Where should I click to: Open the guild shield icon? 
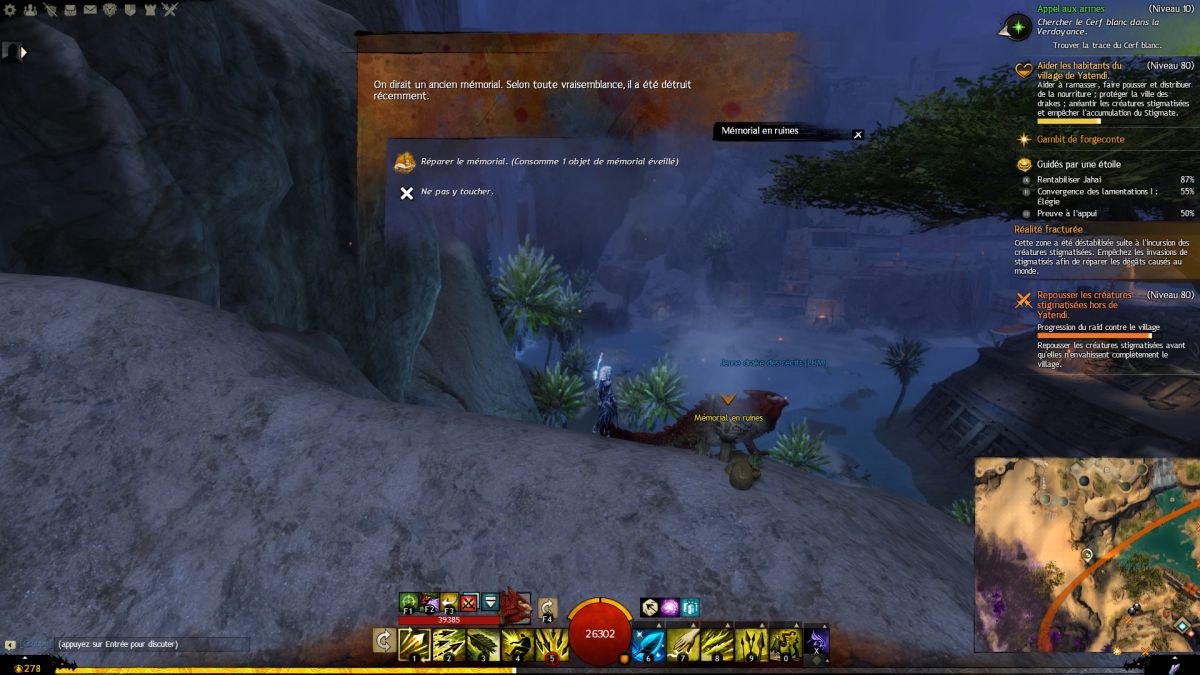[131, 10]
